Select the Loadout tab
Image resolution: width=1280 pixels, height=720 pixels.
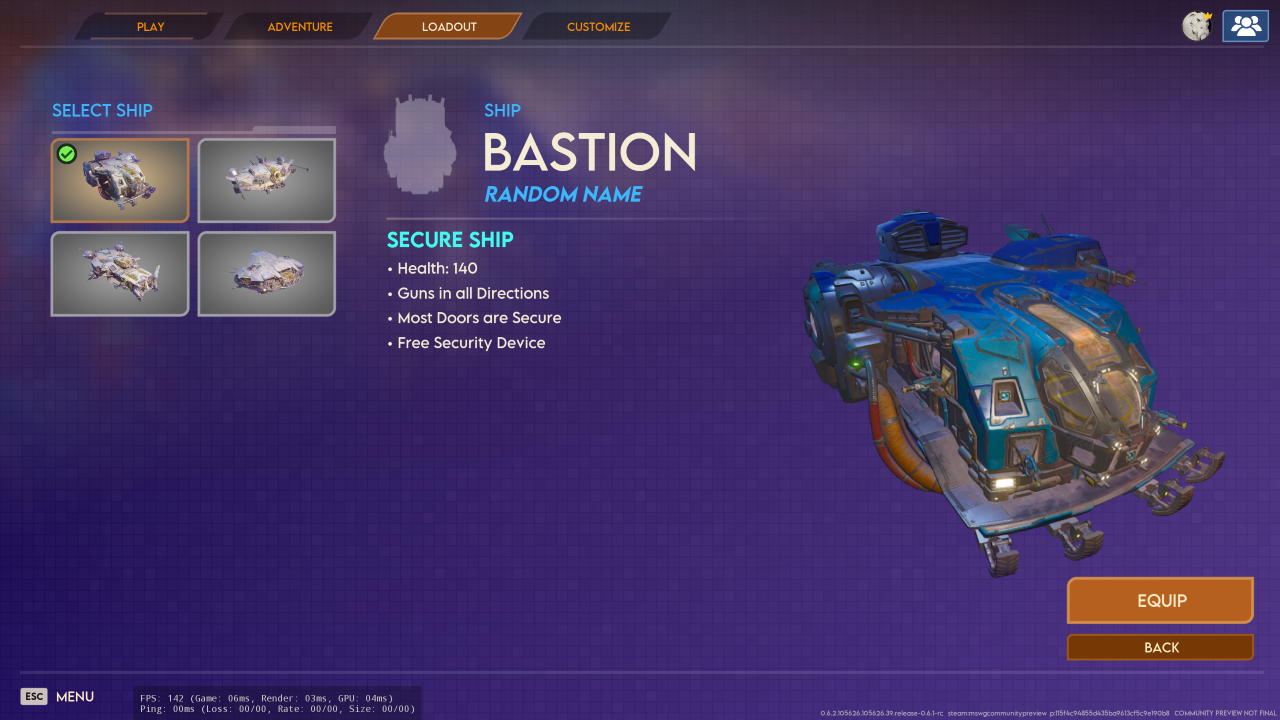(x=449, y=27)
